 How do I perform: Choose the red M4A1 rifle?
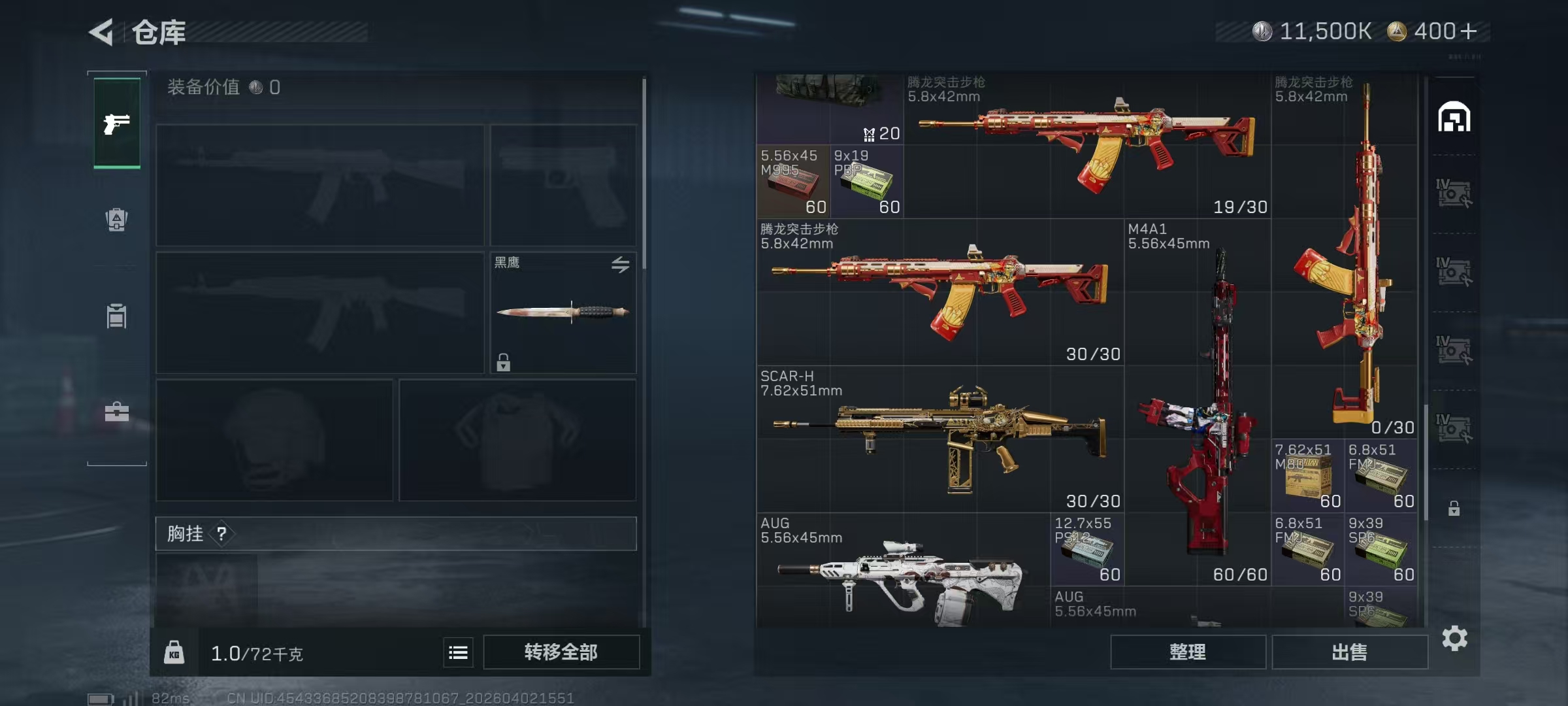1197,402
